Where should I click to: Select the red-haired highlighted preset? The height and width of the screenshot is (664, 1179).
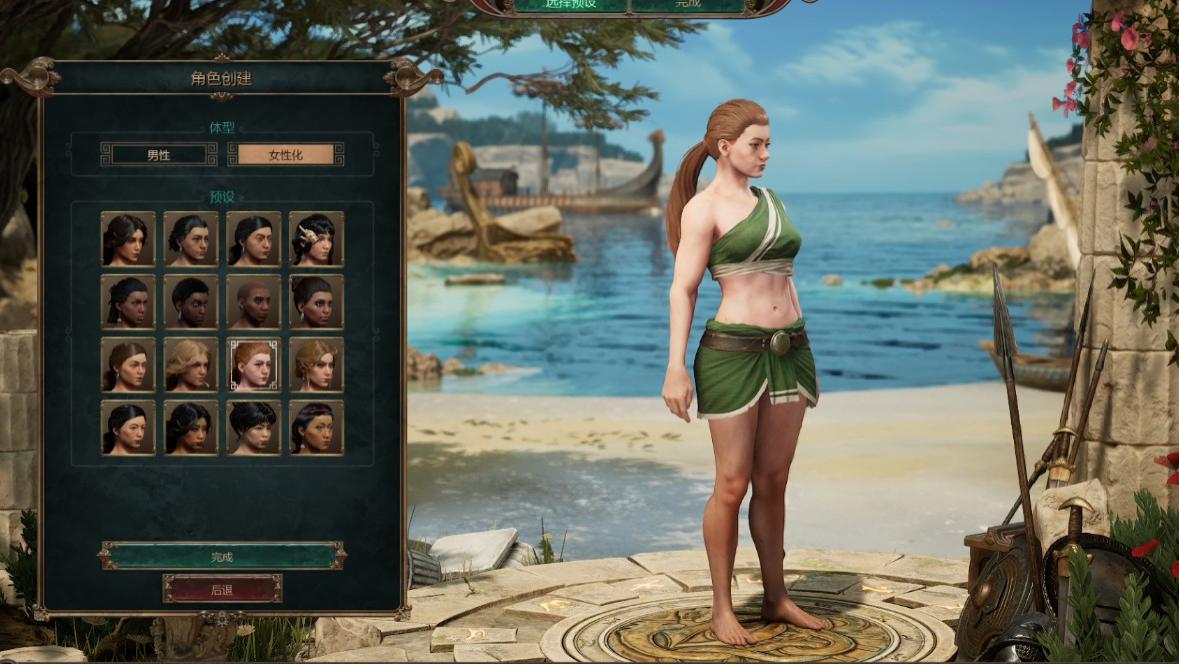(253, 364)
